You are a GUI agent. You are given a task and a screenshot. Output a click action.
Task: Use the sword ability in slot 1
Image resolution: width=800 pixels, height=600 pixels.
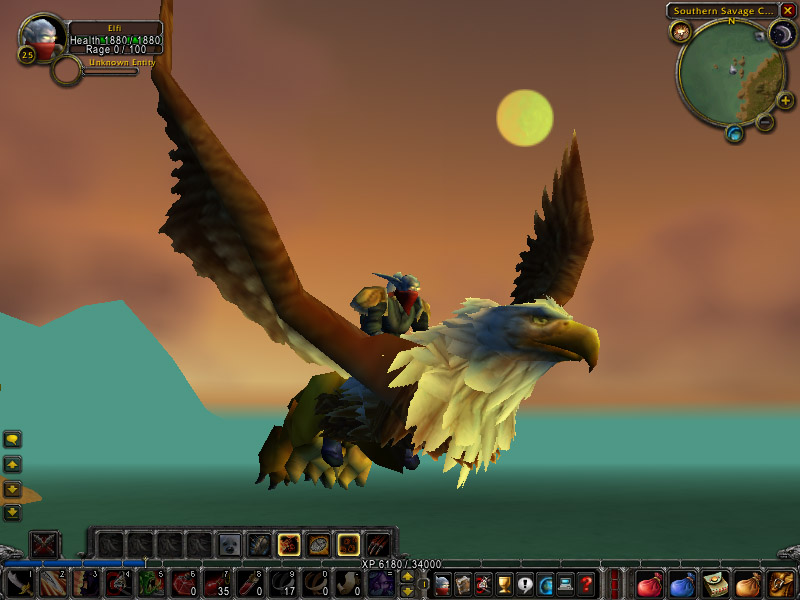click(19, 583)
